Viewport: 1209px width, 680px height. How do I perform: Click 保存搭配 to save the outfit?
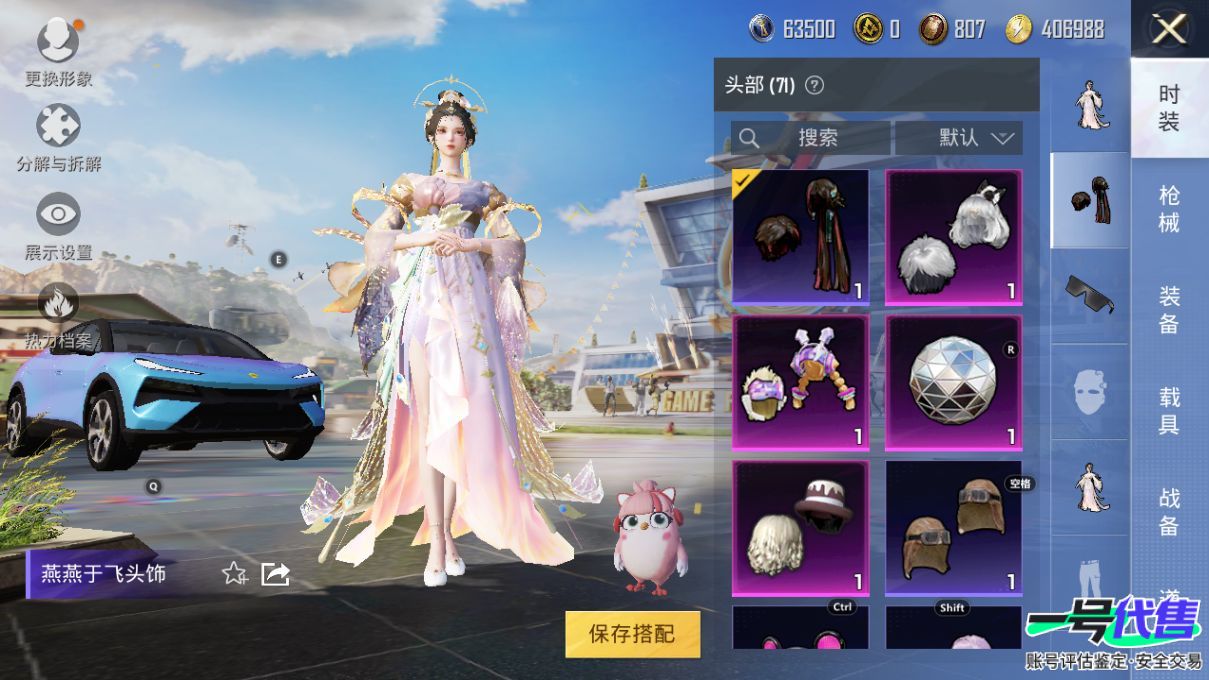pos(632,633)
